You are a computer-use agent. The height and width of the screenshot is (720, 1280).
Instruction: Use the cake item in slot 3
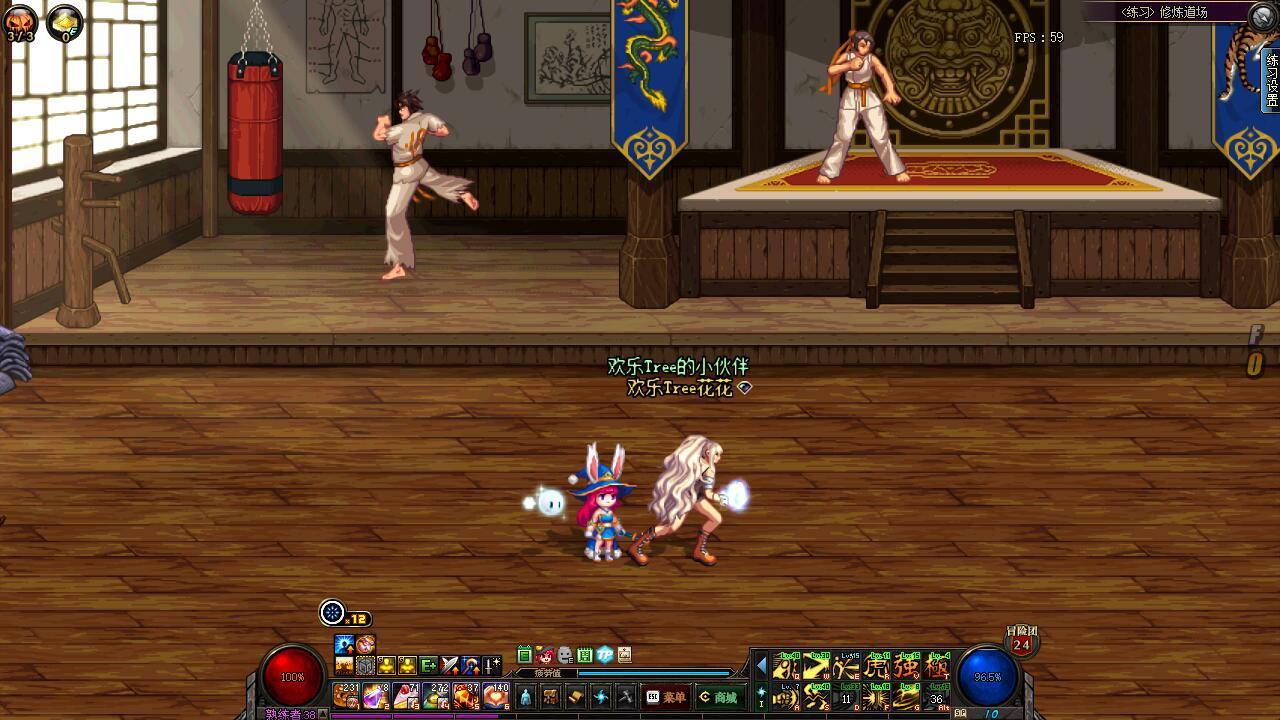coord(405,695)
